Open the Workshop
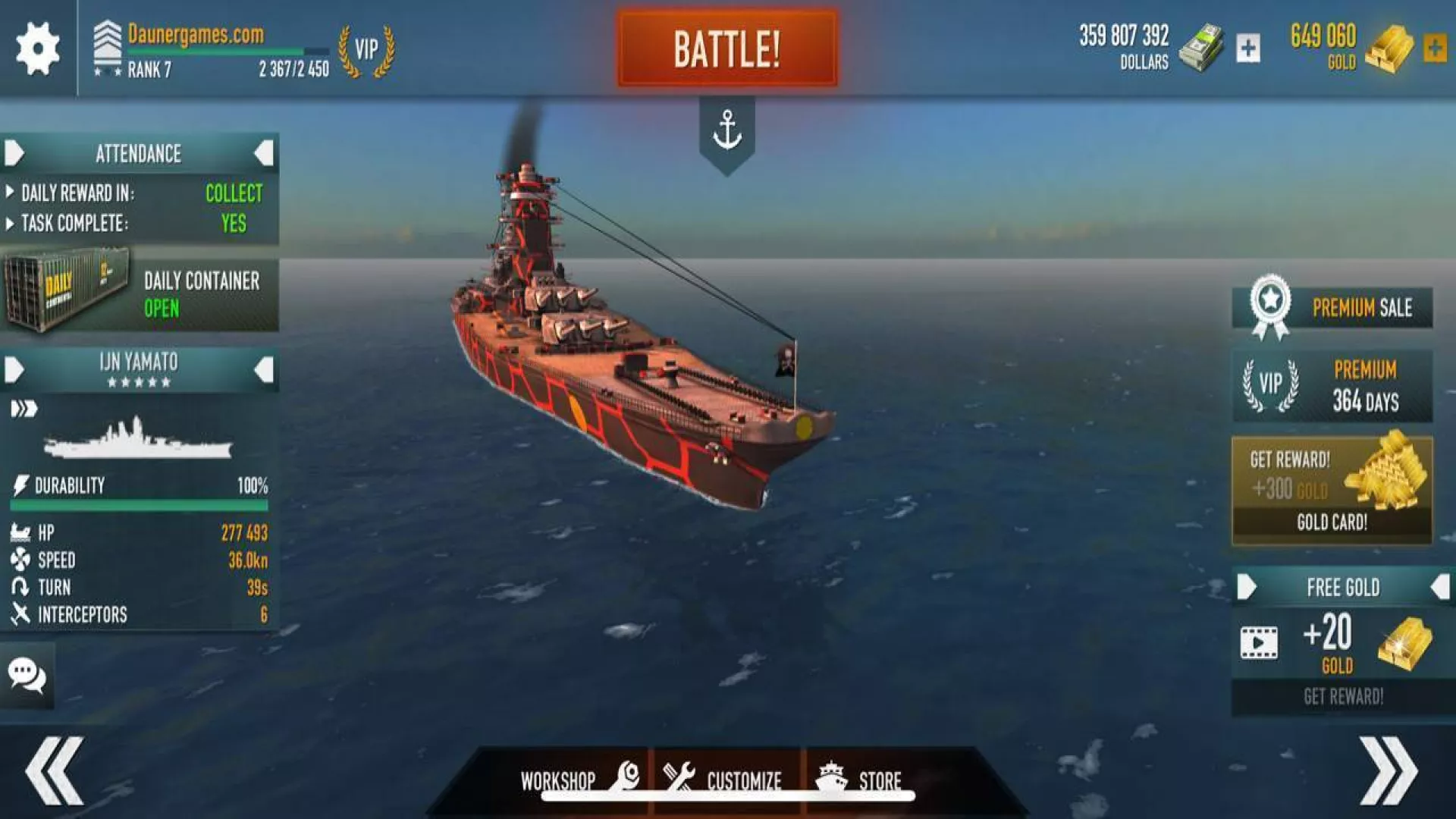Viewport: 1456px width, 819px height. click(576, 779)
